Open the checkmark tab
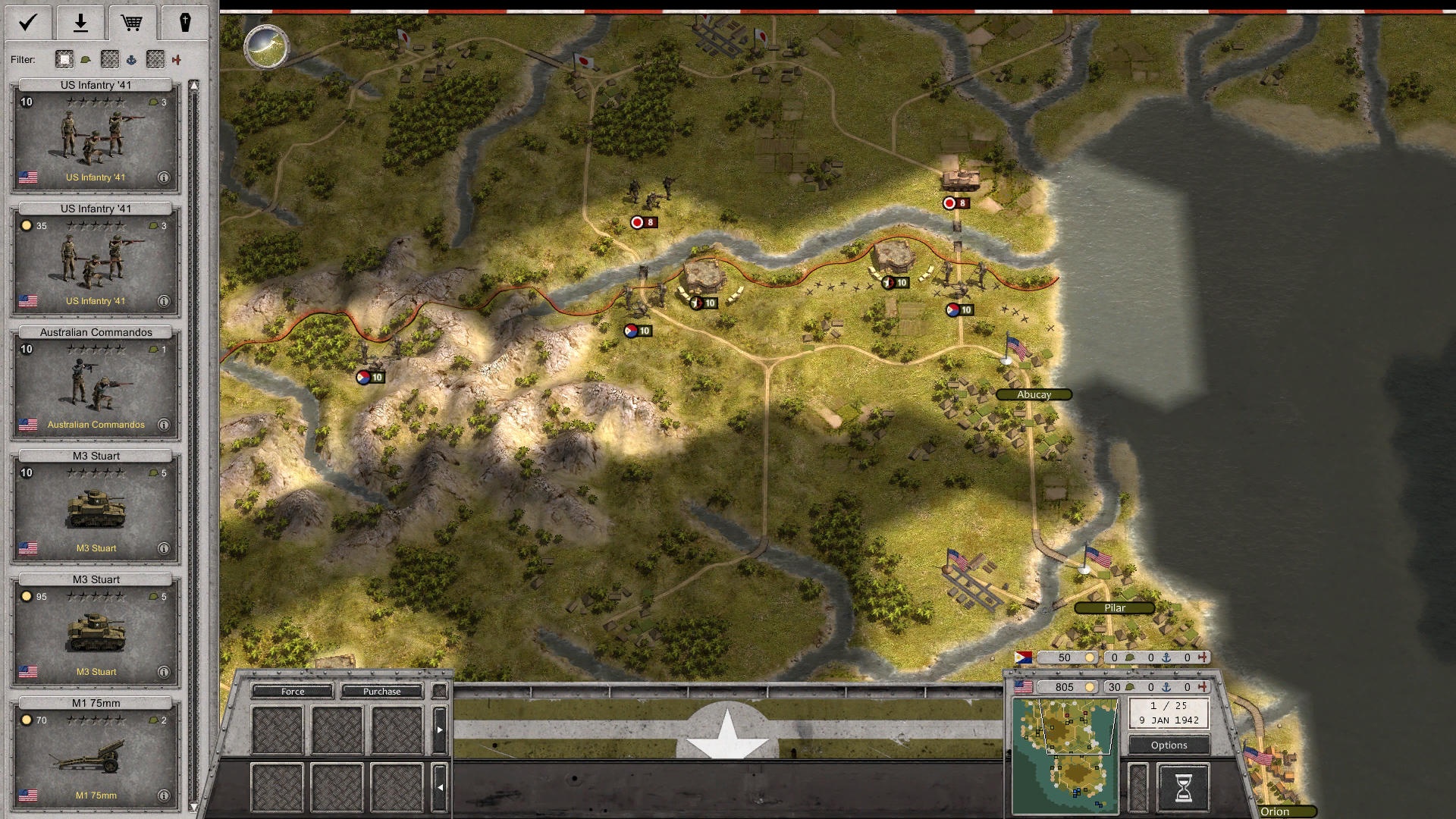1456x819 pixels. pos(28,23)
